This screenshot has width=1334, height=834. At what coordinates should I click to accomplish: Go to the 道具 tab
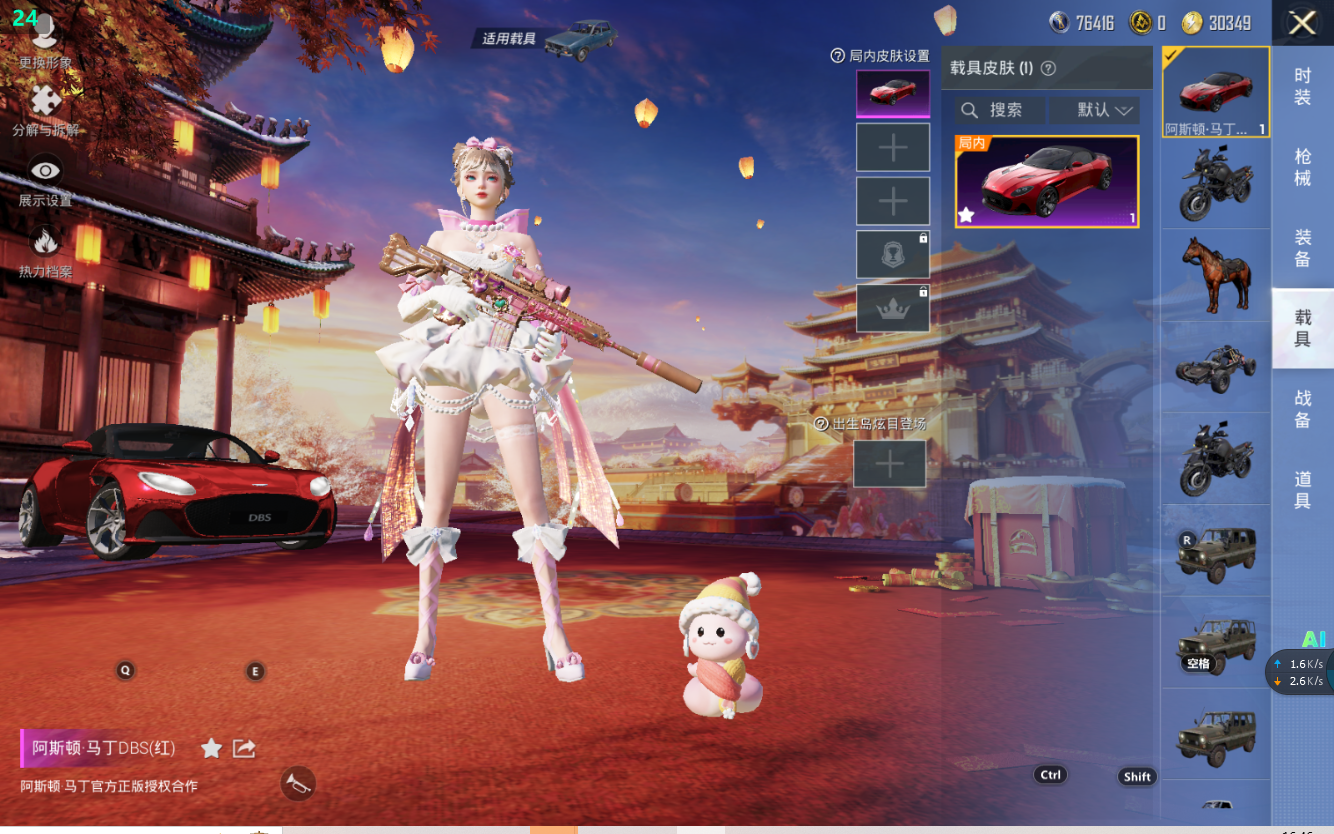click(1302, 490)
